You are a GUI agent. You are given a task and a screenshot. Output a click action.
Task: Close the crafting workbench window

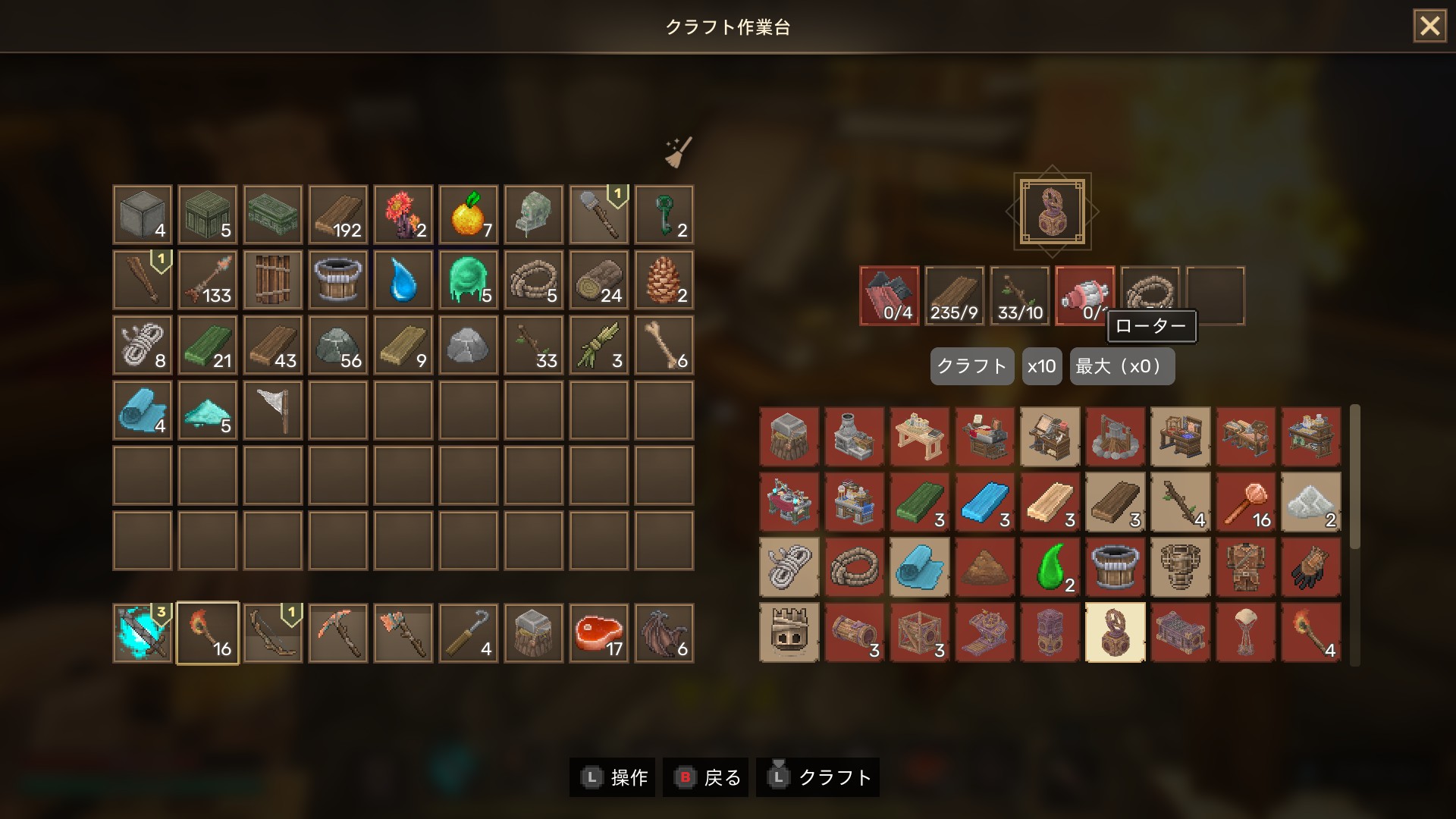tap(1429, 27)
